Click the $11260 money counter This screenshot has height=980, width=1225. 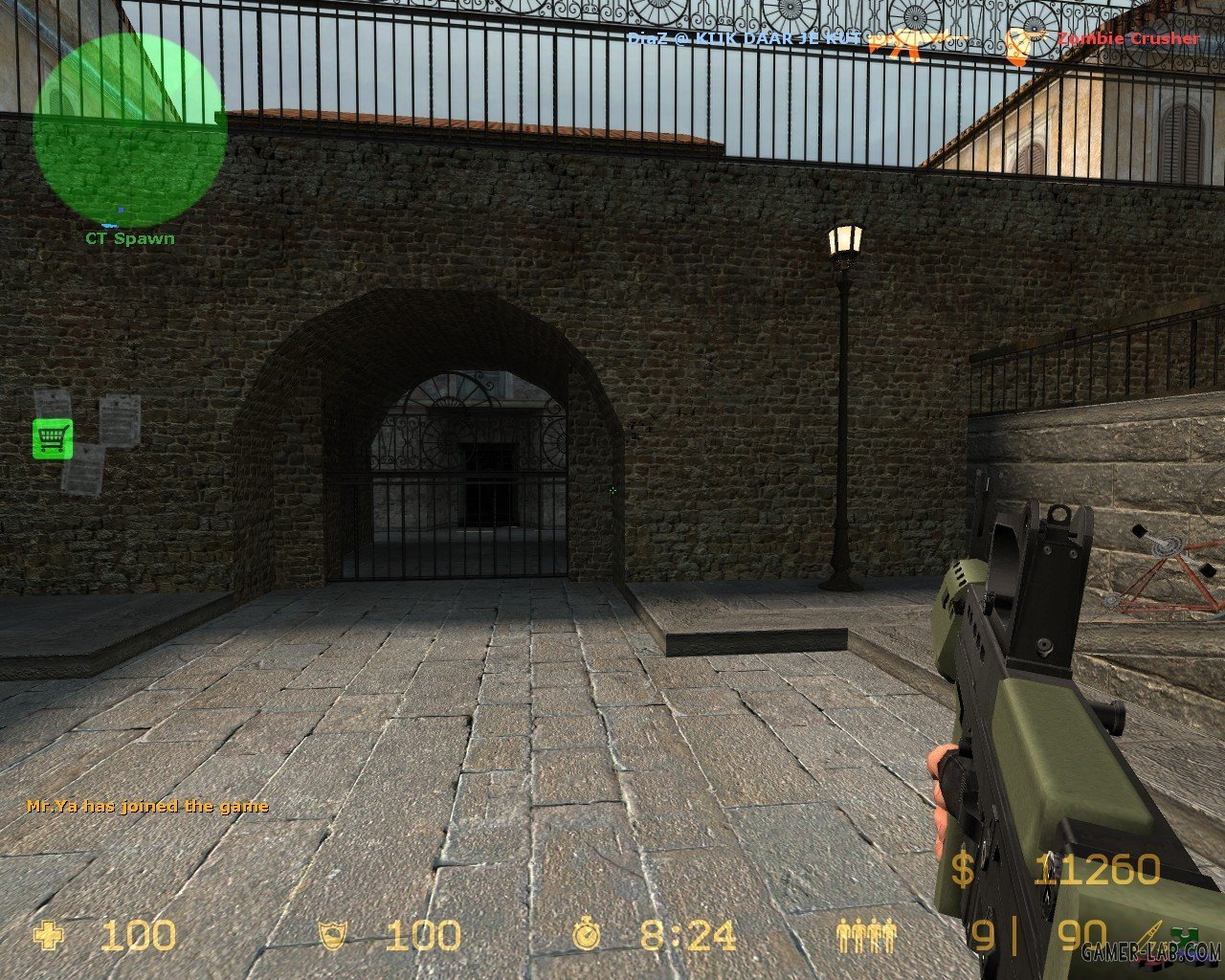coord(1096,871)
